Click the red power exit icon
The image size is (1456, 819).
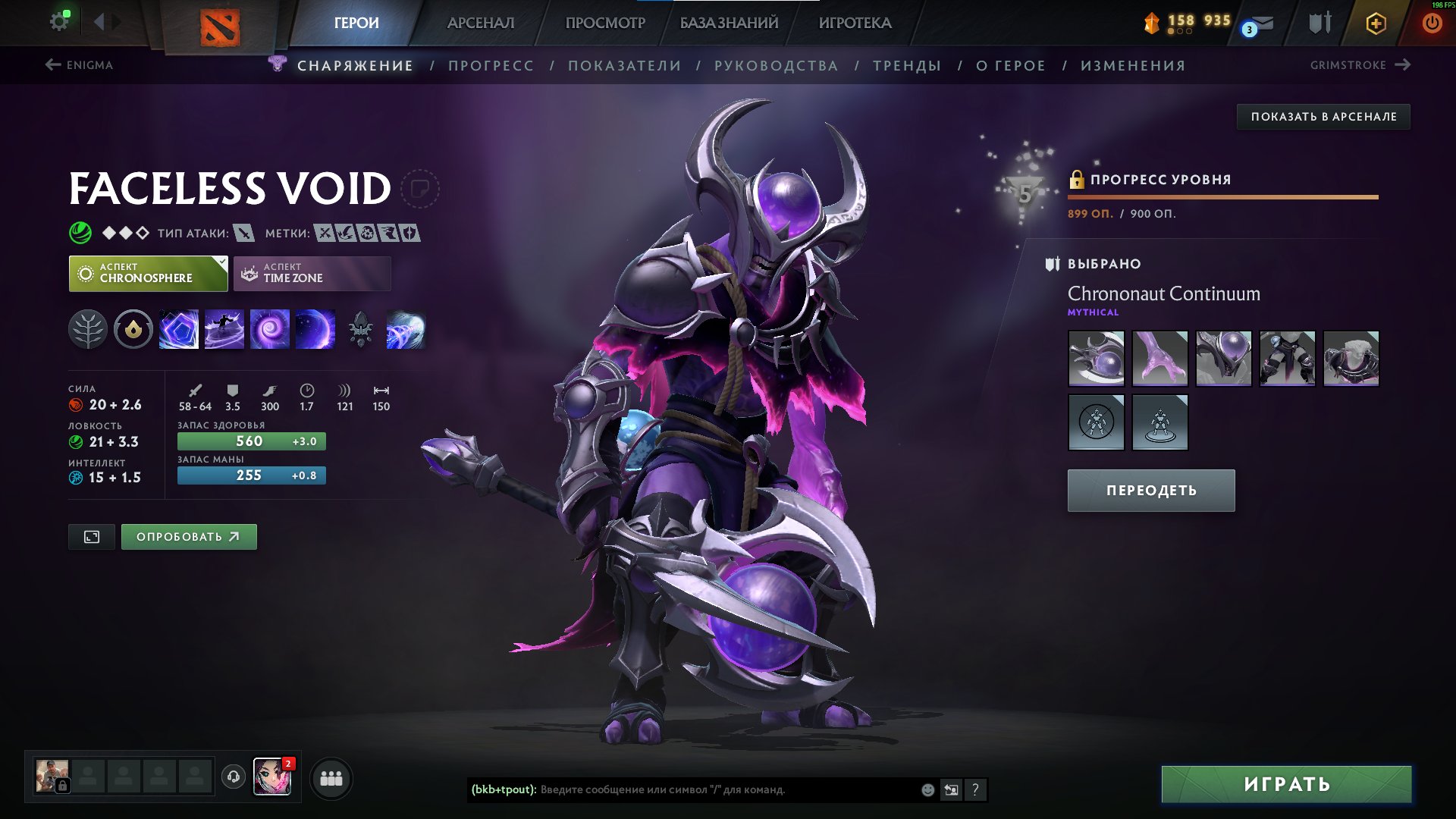tap(1432, 22)
